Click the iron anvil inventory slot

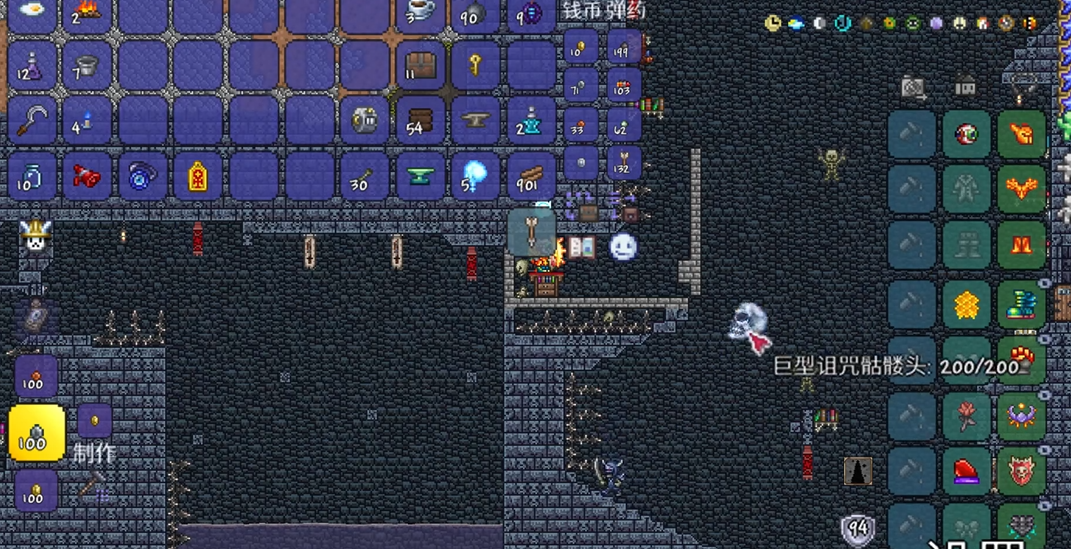[476, 121]
